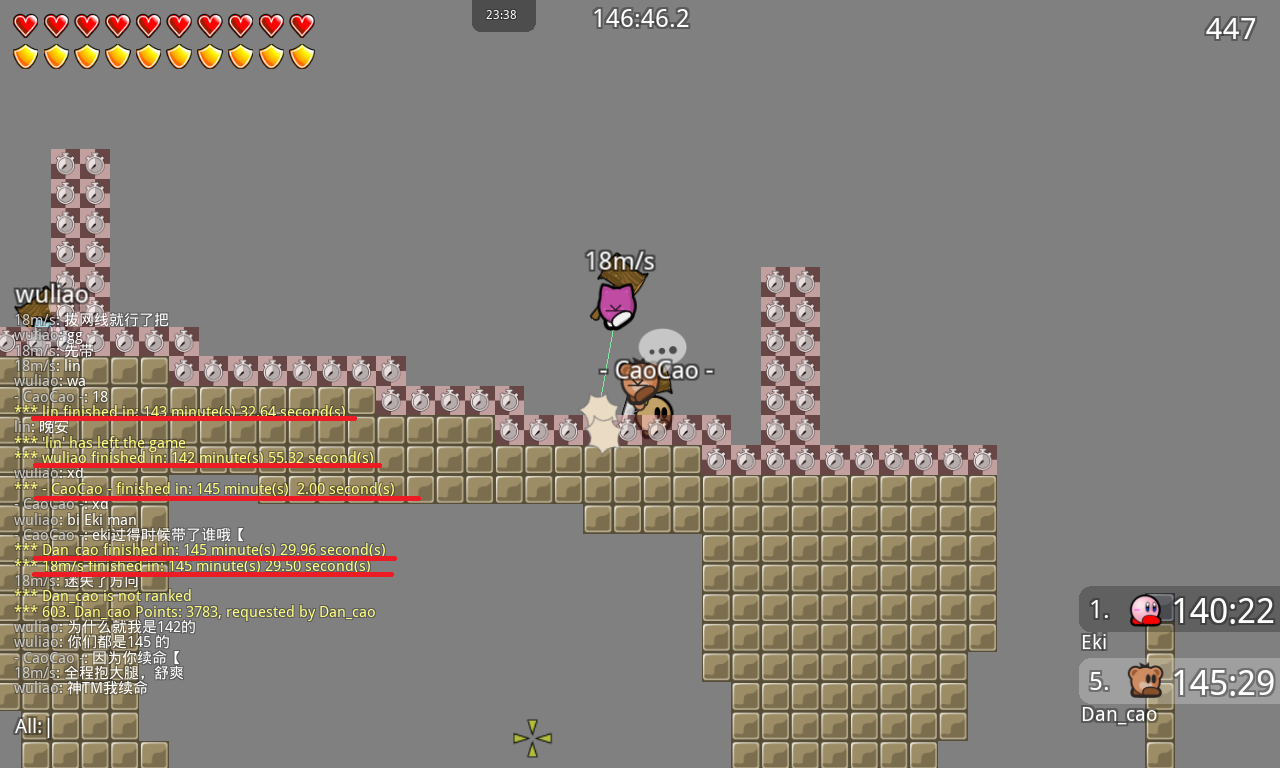Screen dimensions: 1280x768
Task: Click the crosshair cursor near screen bottom
Action: pos(531,737)
